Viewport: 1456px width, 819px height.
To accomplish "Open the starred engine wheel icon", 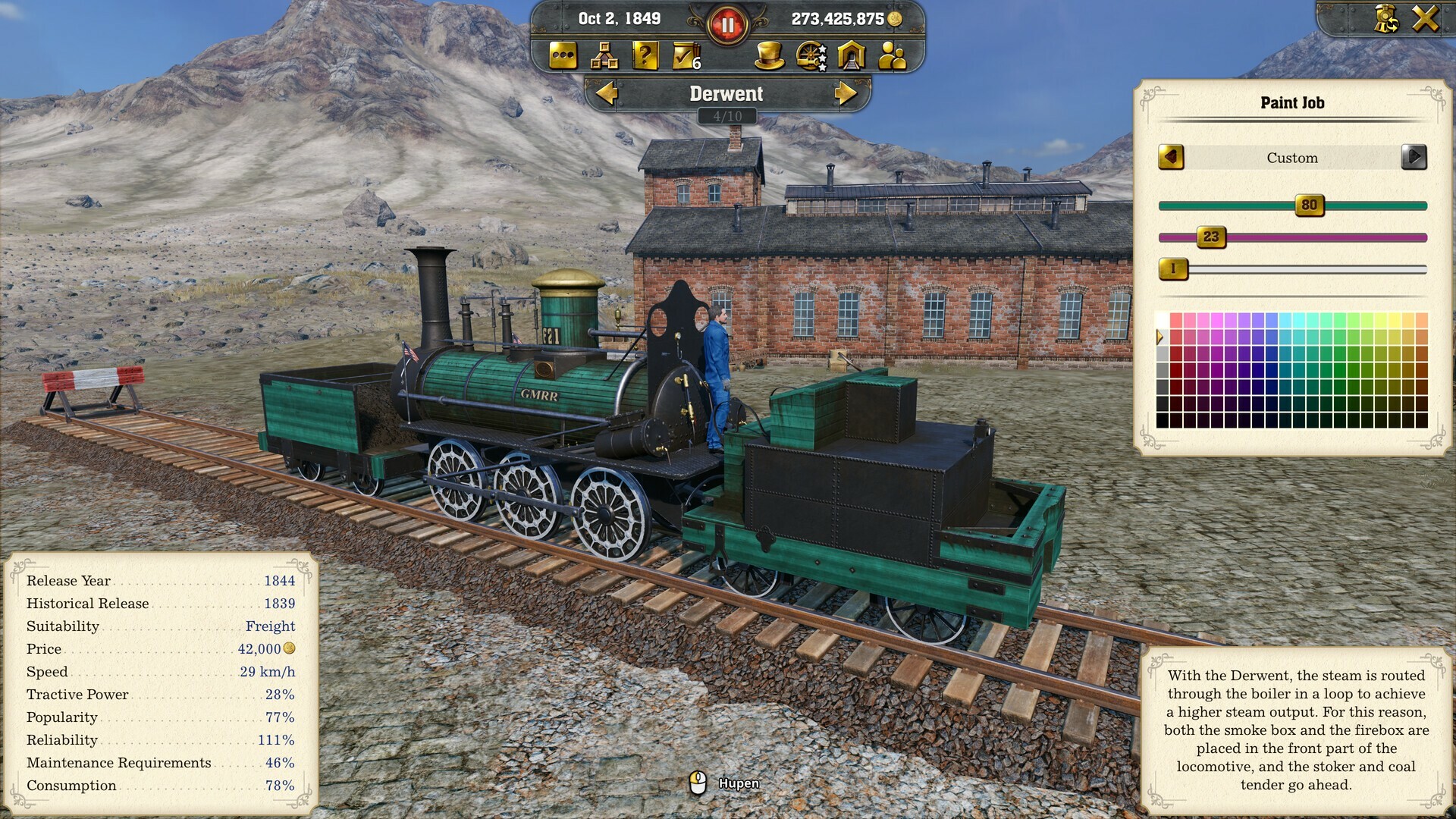I will click(809, 57).
